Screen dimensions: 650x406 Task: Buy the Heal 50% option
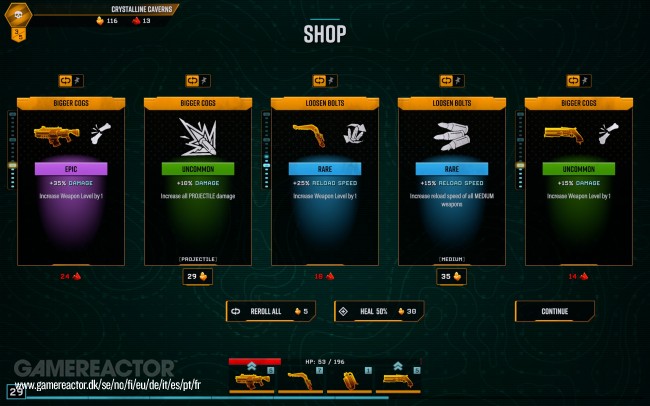pyautogui.click(x=379, y=311)
